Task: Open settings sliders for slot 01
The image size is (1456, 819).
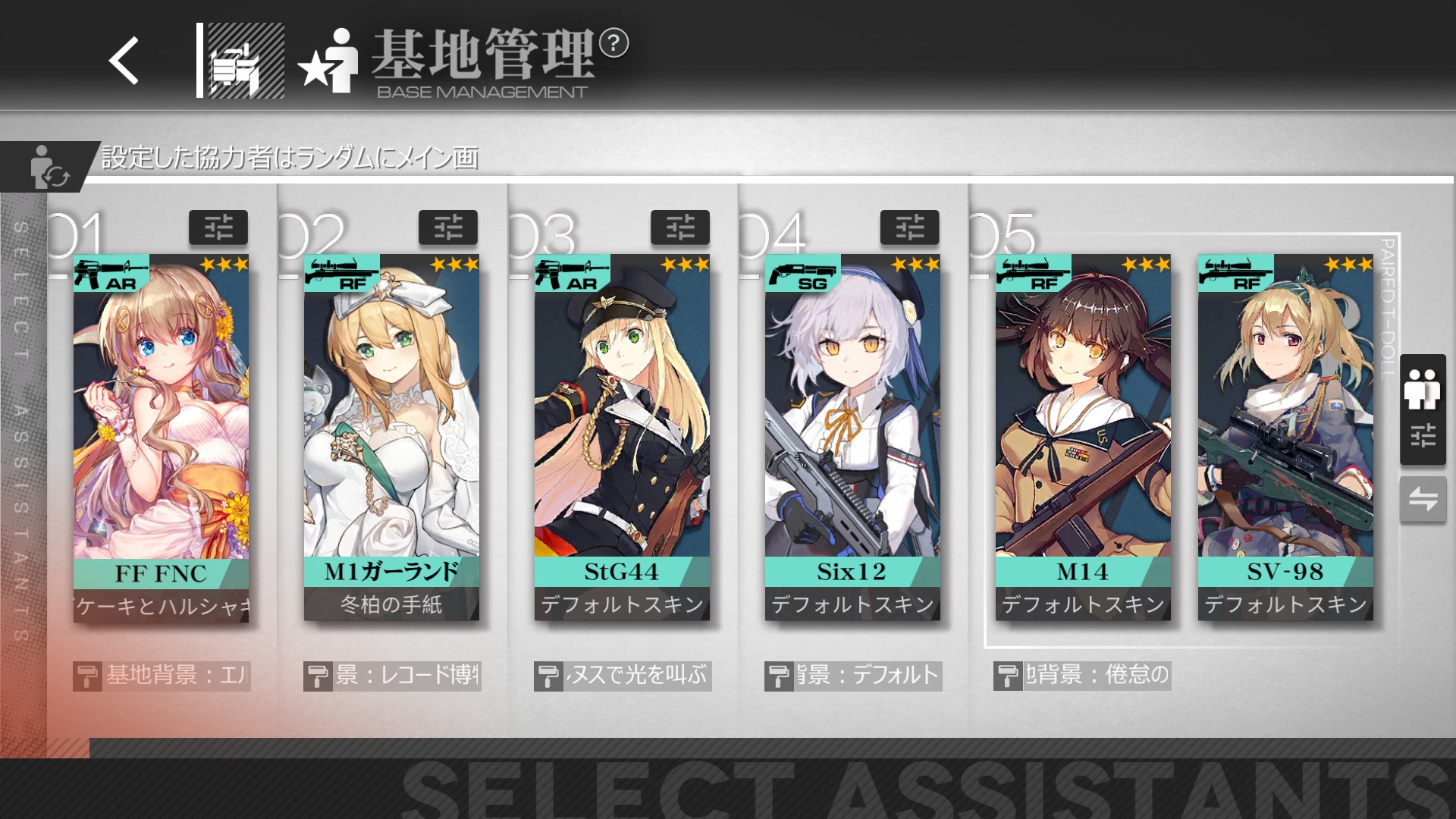Action: 218,227
